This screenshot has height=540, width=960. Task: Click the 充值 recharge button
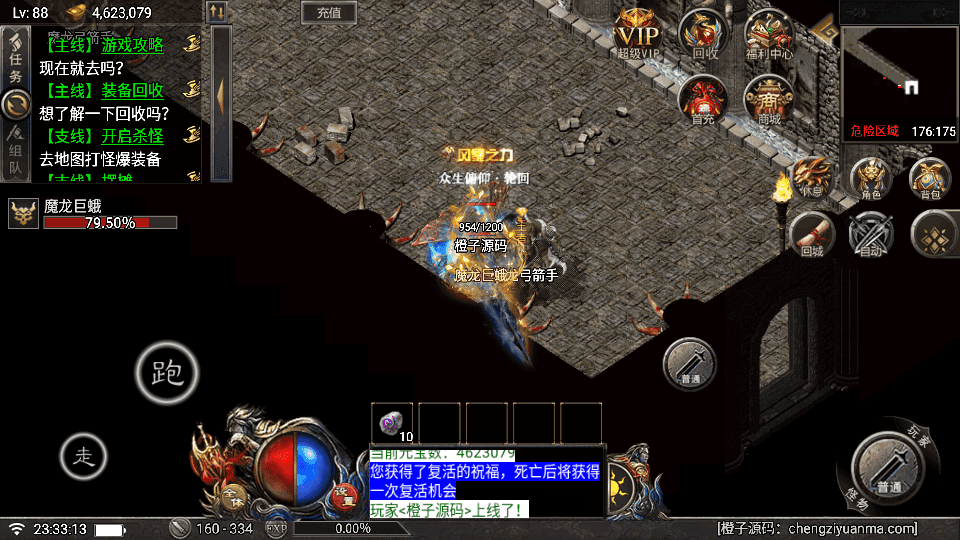pyautogui.click(x=329, y=13)
